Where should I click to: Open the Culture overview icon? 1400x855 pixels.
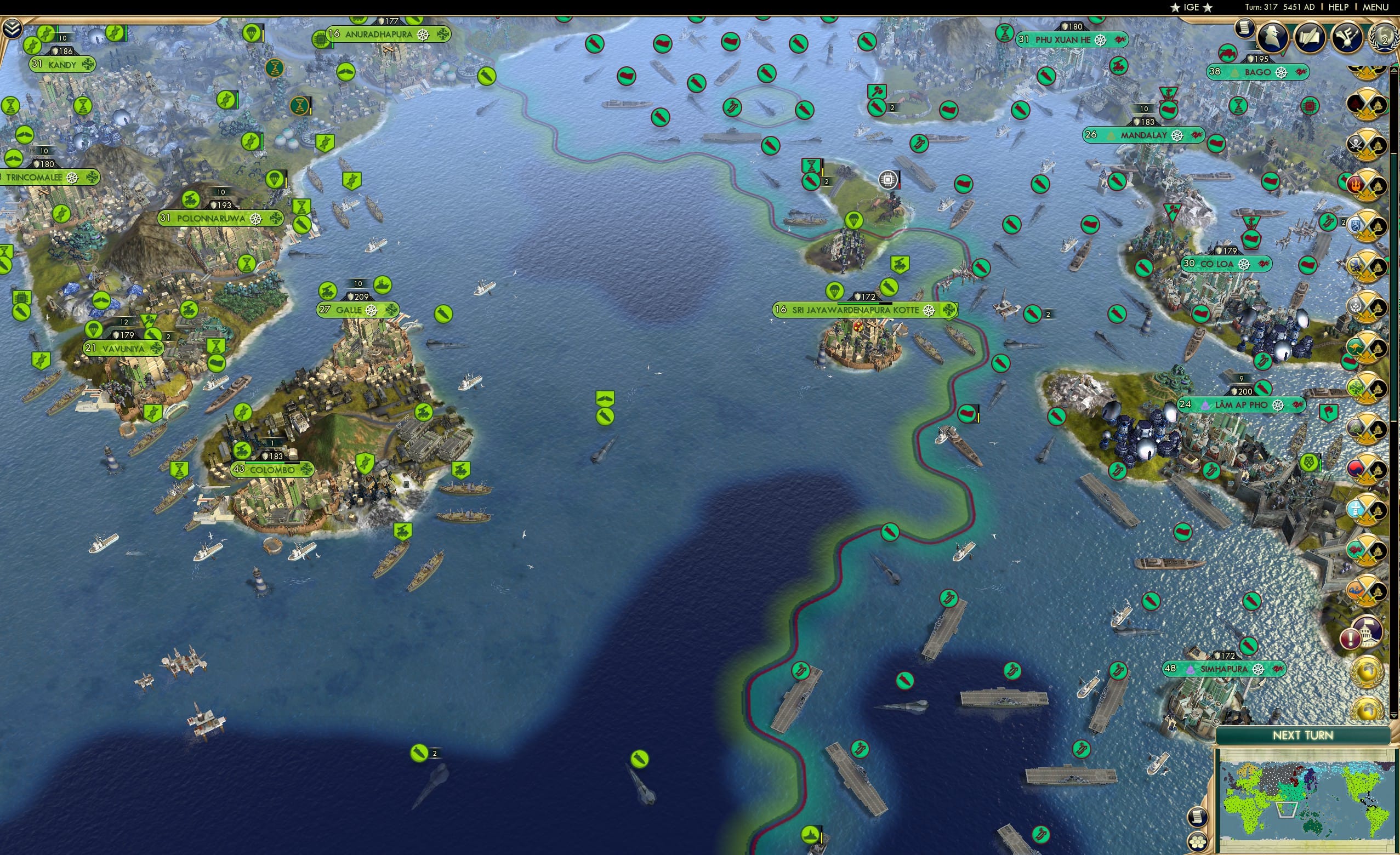click(1350, 37)
